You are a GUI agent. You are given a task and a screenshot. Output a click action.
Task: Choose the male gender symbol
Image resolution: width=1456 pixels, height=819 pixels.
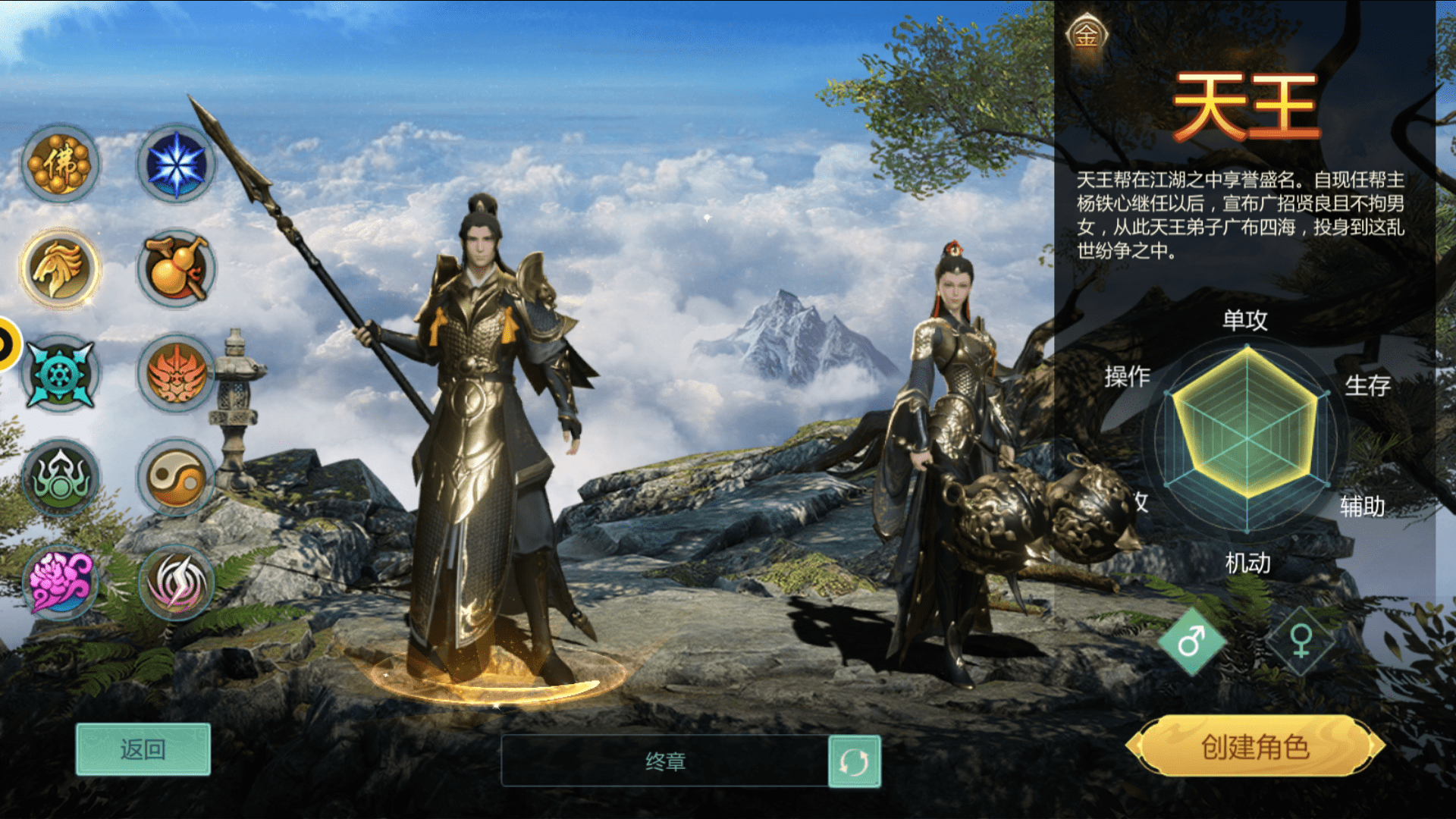[1191, 642]
